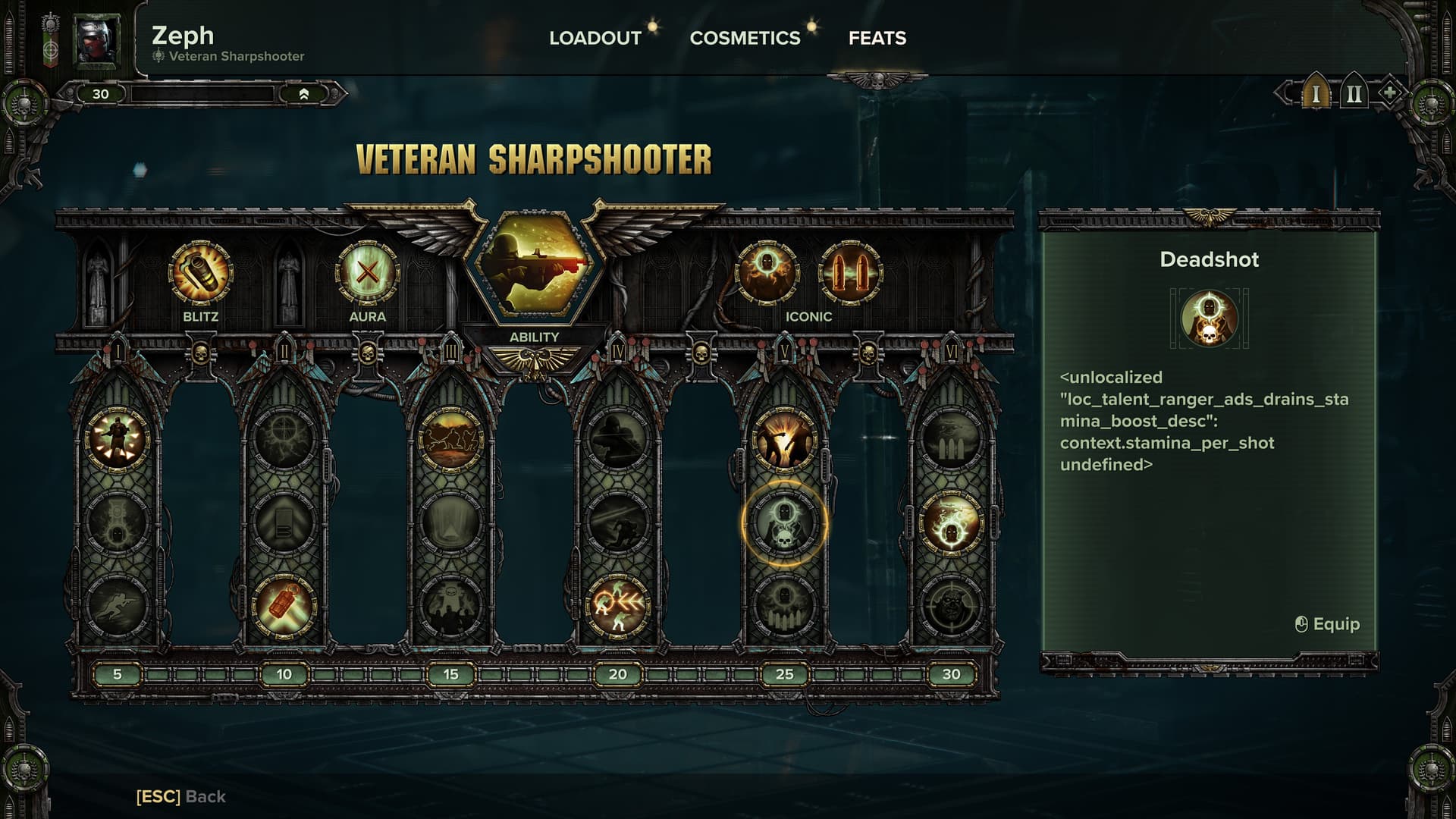
Task: Open the Loadout tab
Action: [595, 38]
